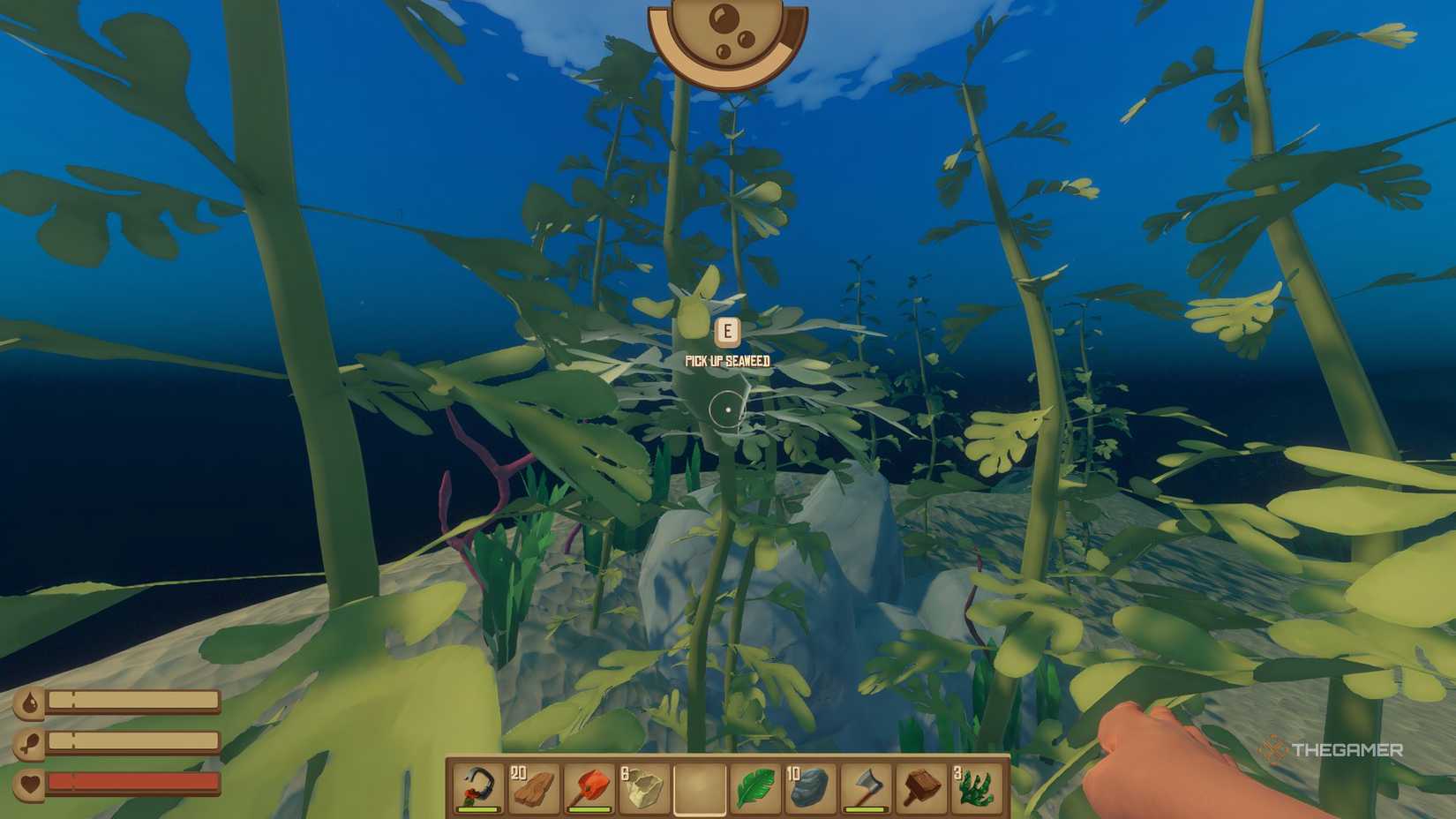Select the stack of 20 planks

533,785
